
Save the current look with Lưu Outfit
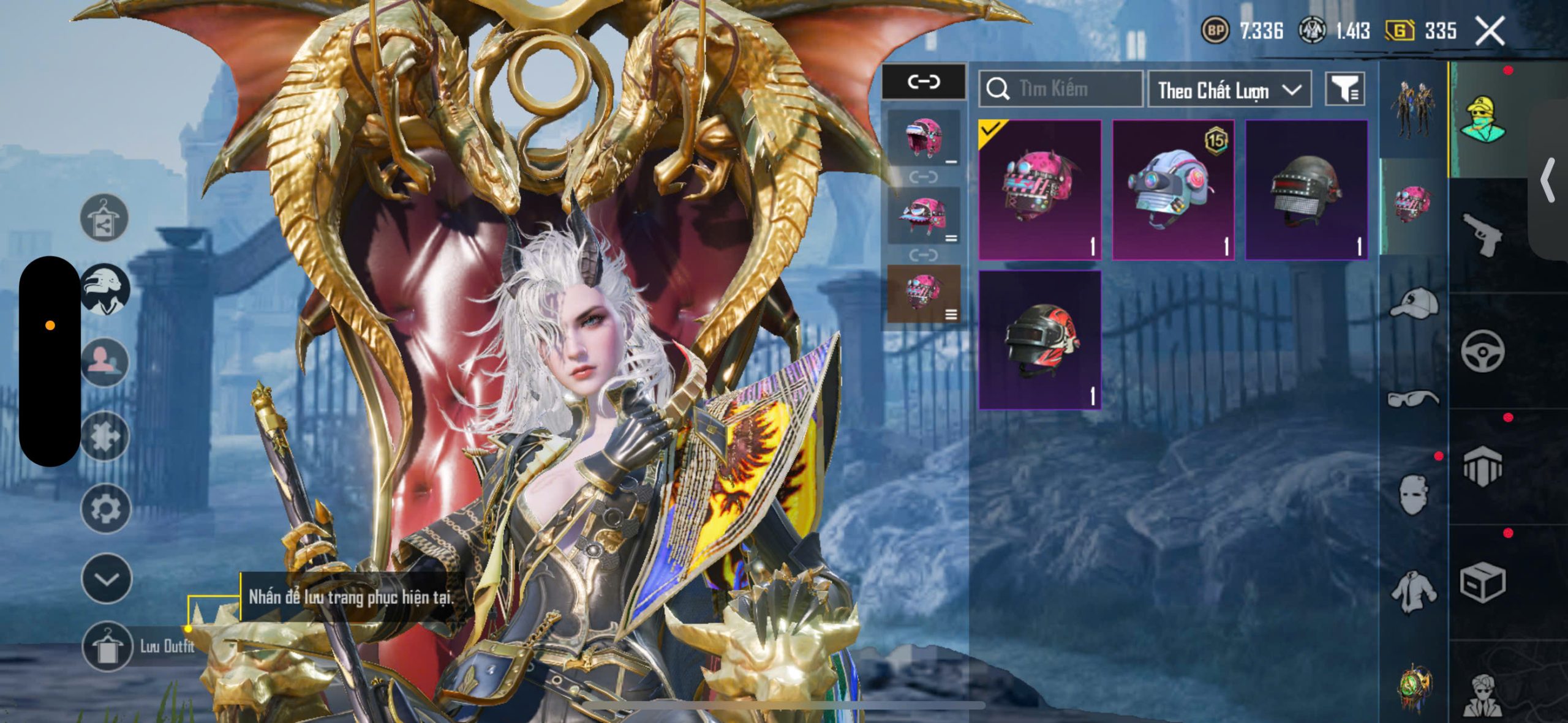[108, 646]
